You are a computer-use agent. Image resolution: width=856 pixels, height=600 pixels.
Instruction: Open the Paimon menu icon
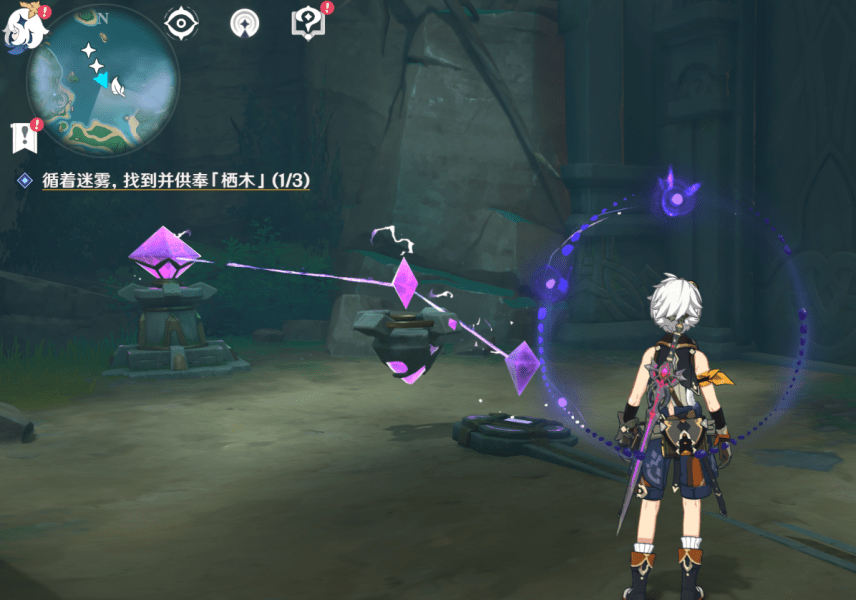pyautogui.click(x=27, y=27)
